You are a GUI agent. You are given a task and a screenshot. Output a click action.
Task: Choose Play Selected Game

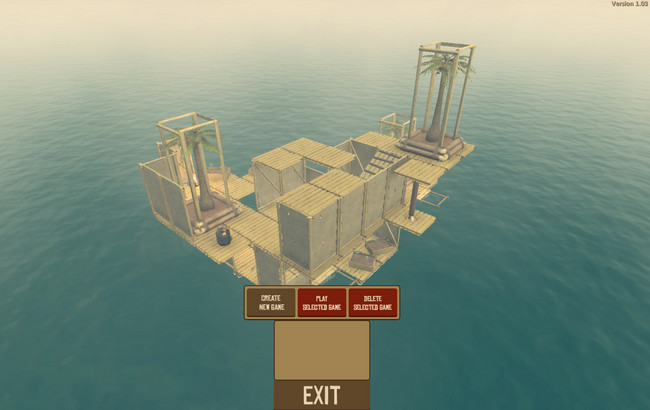[322, 302]
